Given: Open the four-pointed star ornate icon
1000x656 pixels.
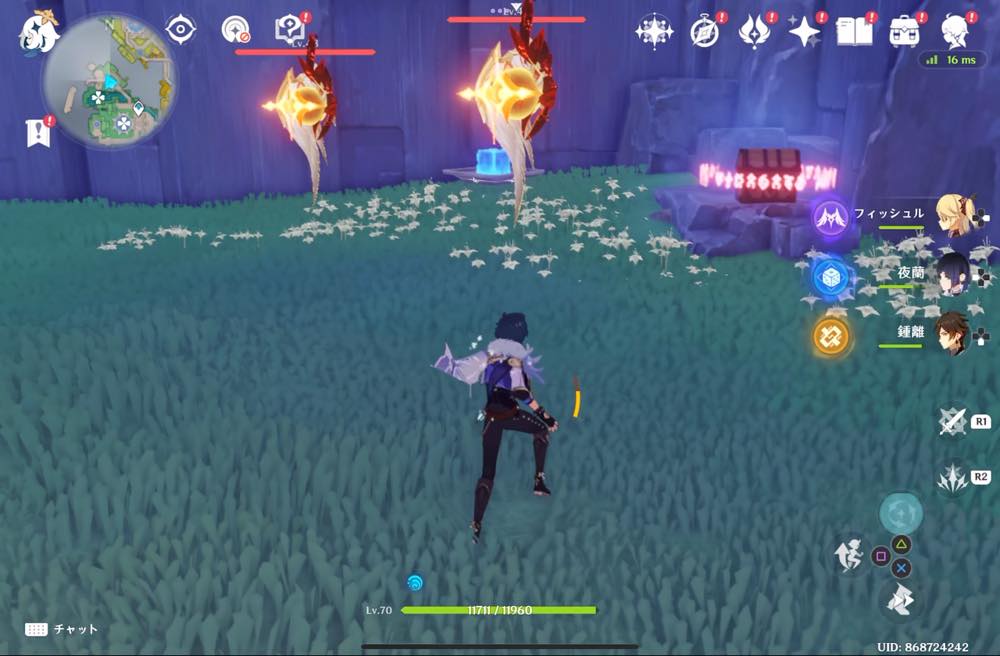Looking at the screenshot, I should click(x=654, y=32).
